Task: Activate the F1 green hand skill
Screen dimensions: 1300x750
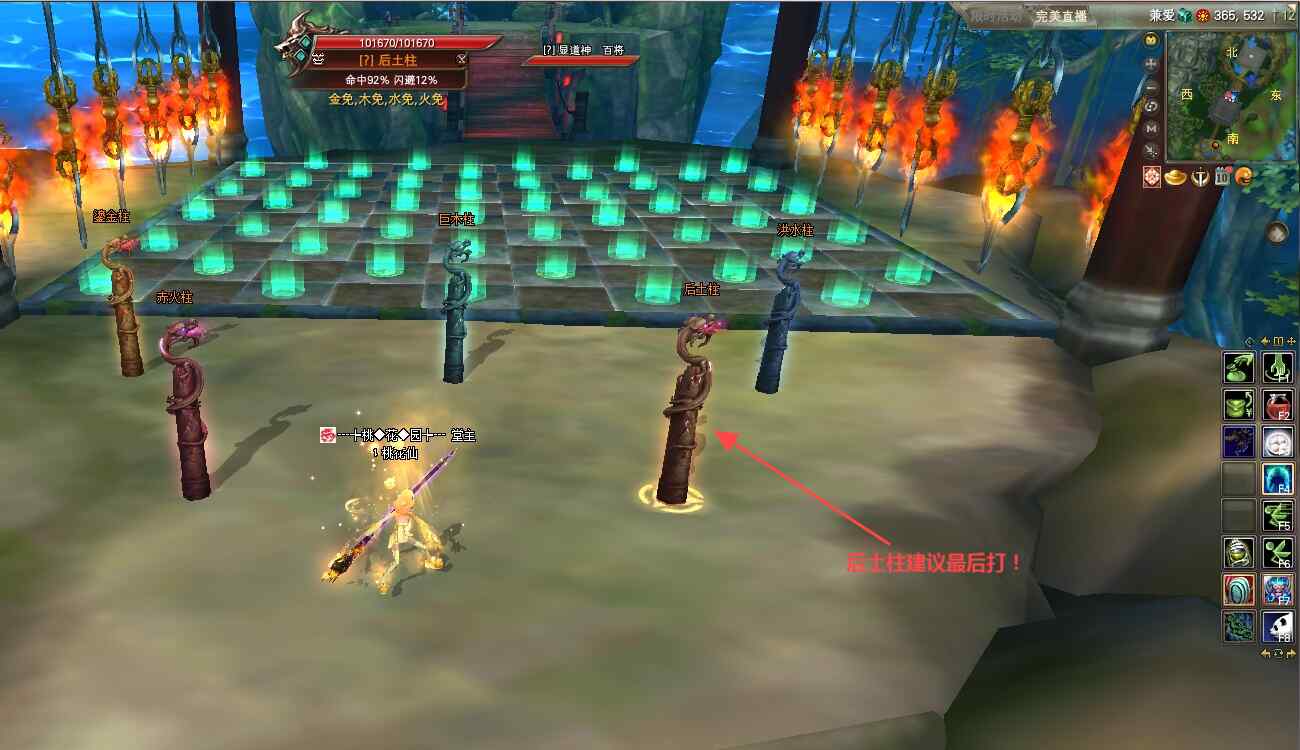Action: pyautogui.click(x=1278, y=368)
